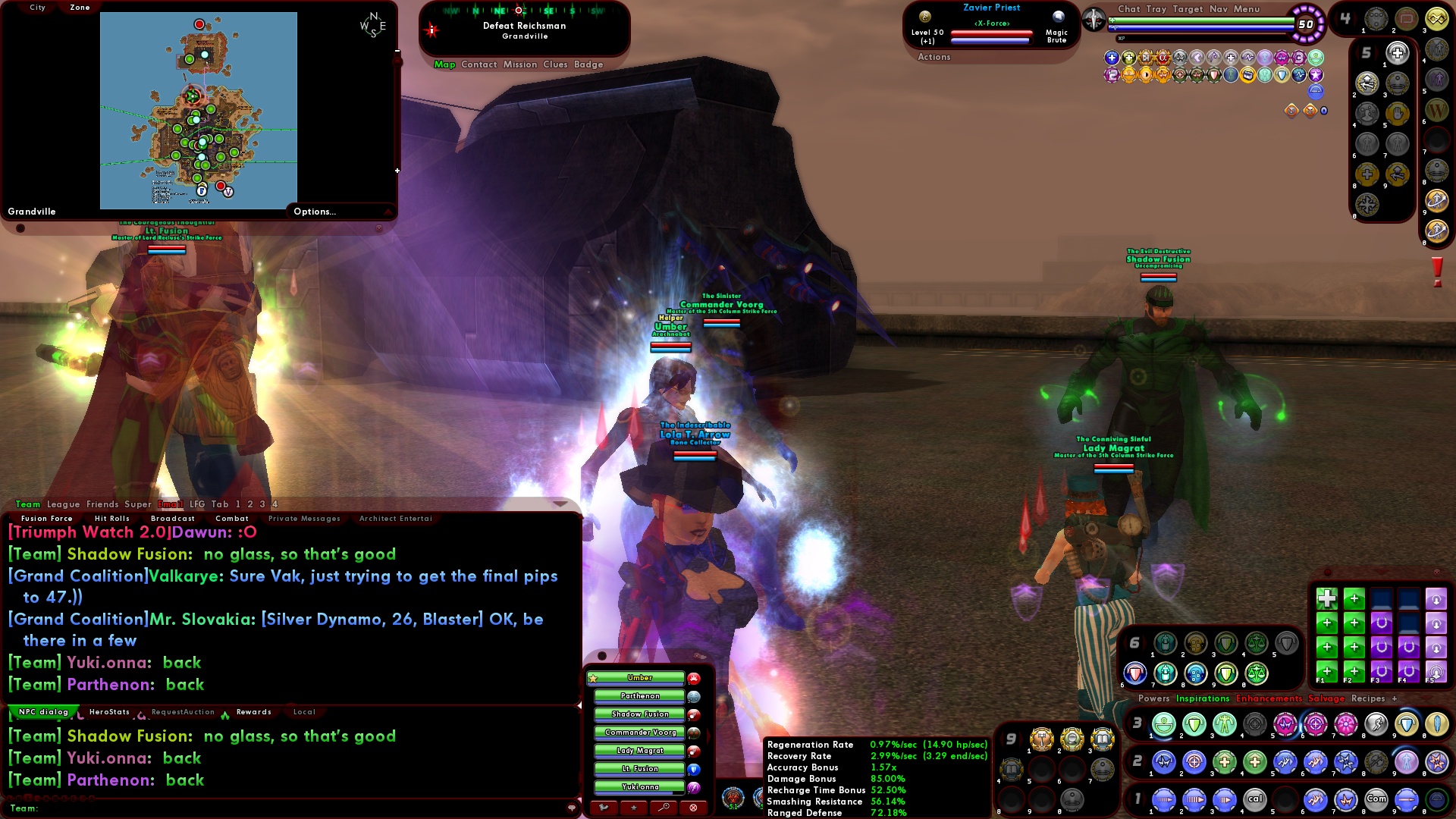Switch to the Broadcast chat tab
This screenshot has width=1456, height=819.
(172, 518)
